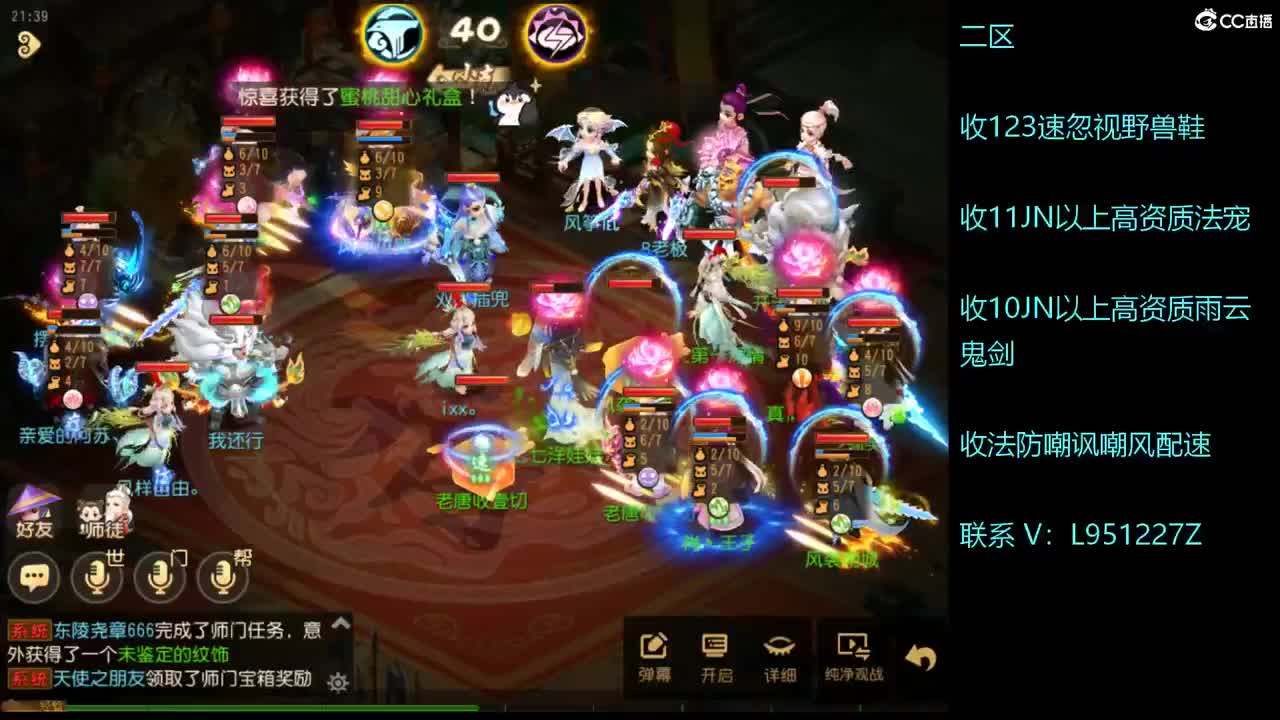Open the chat bubble message icon
Image resolution: width=1280 pixels, height=720 pixels.
[x=34, y=578]
